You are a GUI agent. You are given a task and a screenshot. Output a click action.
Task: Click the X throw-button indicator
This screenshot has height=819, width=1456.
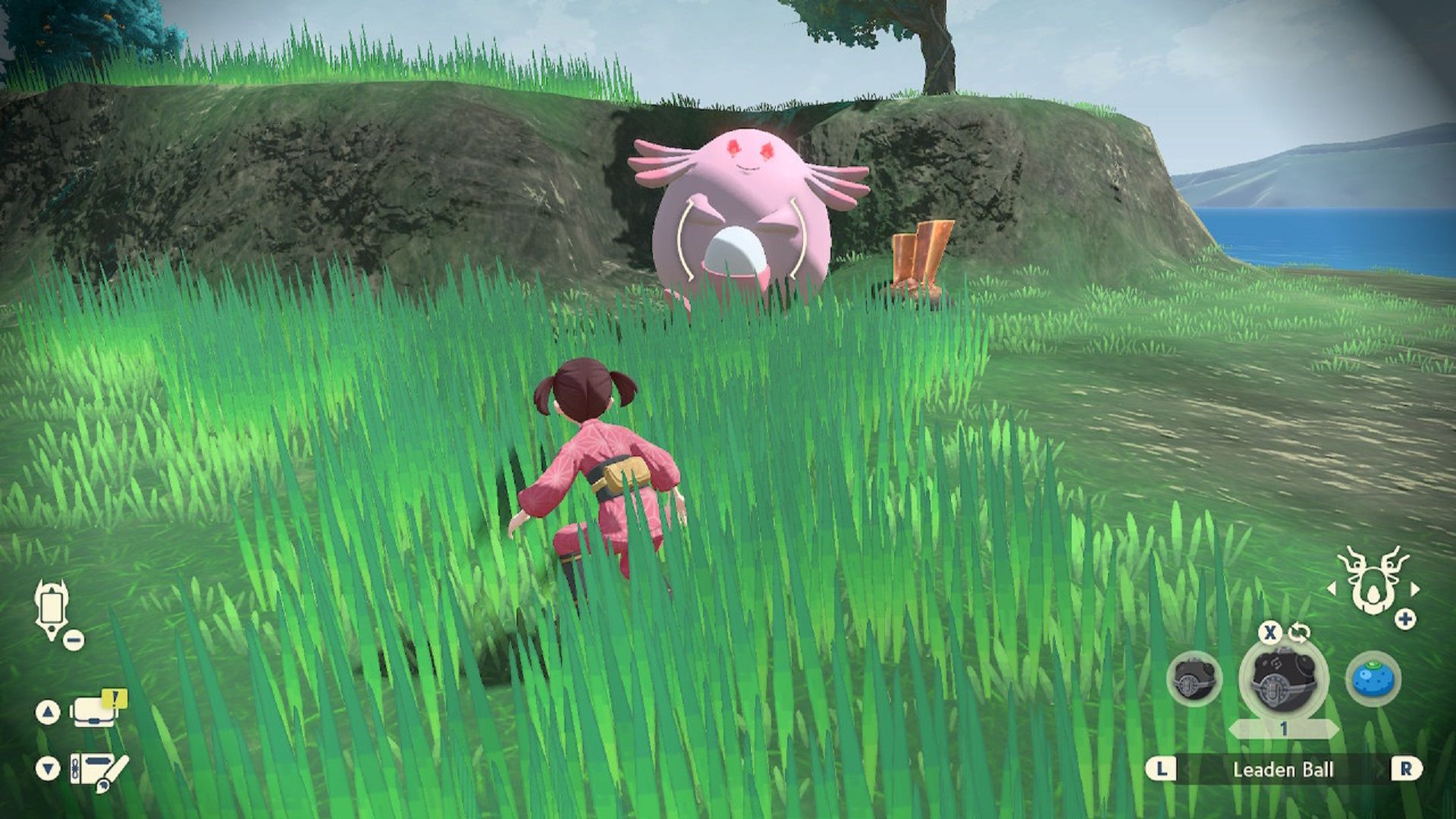pyautogui.click(x=1271, y=633)
